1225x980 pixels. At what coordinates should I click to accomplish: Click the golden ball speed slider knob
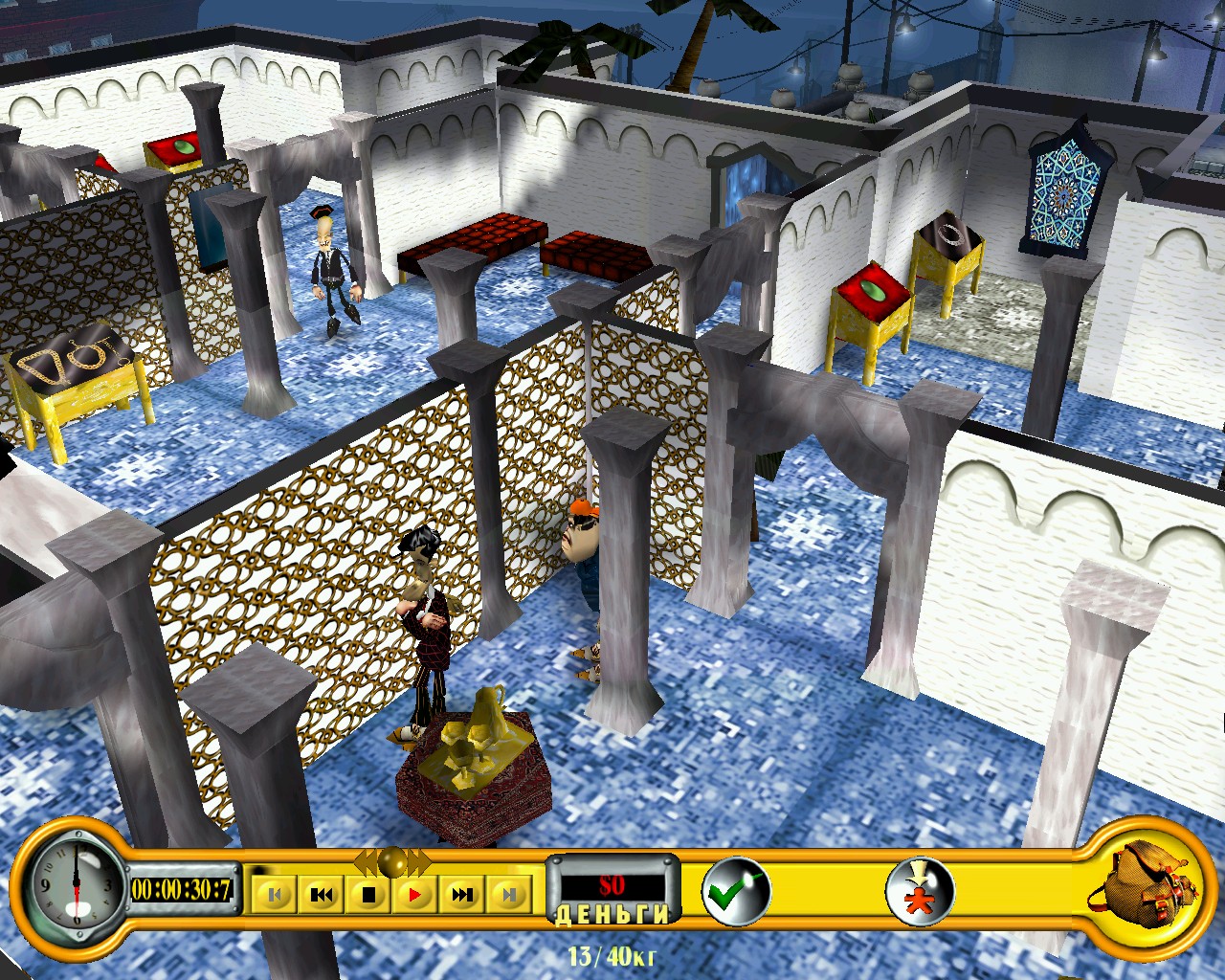tap(391, 861)
